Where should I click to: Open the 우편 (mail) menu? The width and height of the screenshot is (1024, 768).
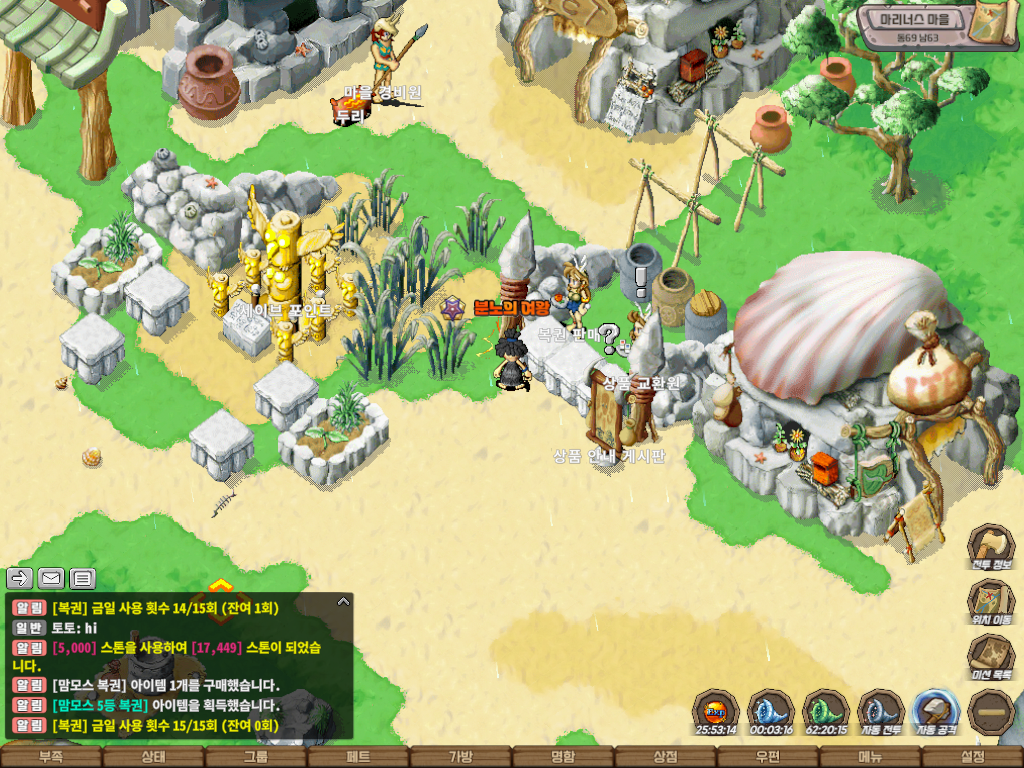[768, 757]
